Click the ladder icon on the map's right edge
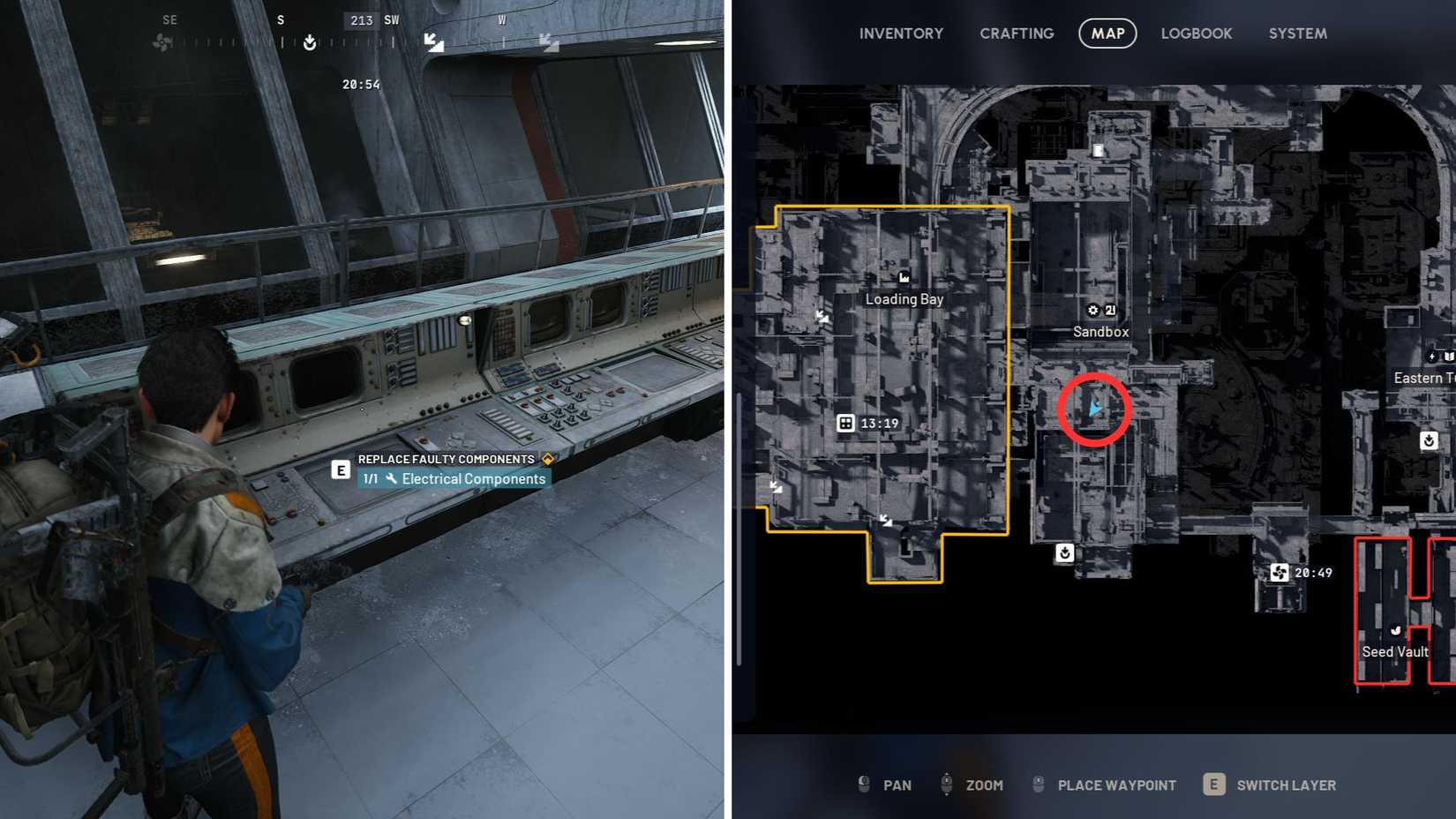This screenshot has height=819, width=1456. pyautogui.click(x=1430, y=440)
